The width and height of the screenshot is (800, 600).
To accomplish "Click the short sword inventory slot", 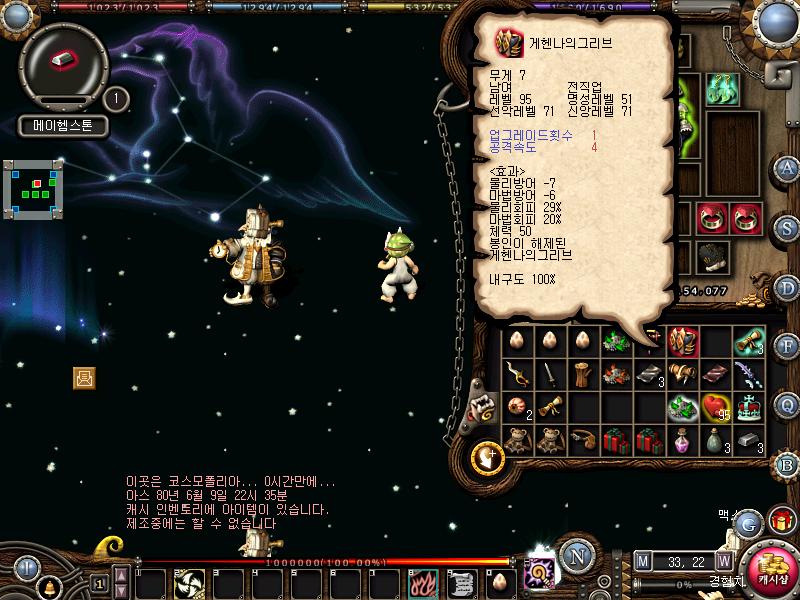I will 549,375.
